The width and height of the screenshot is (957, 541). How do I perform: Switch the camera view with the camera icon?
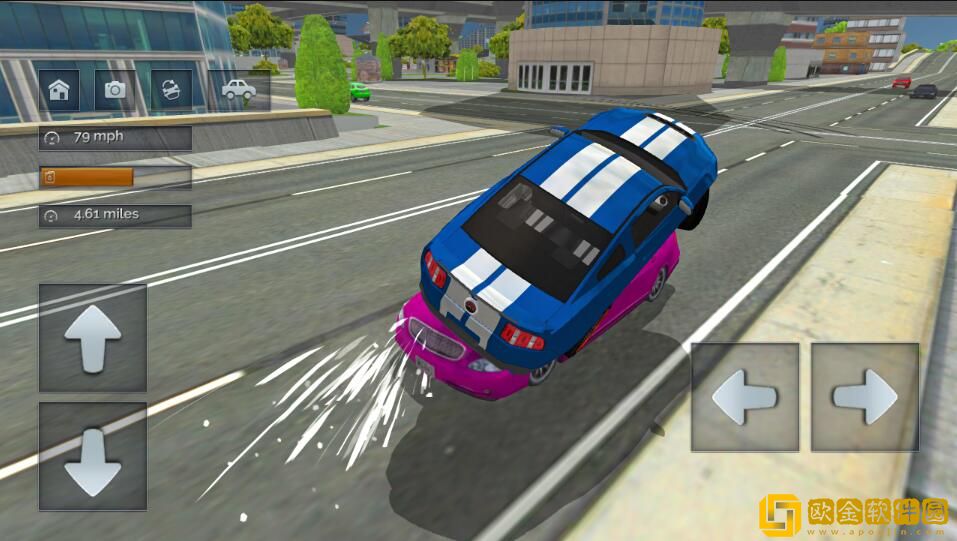click(x=115, y=90)
